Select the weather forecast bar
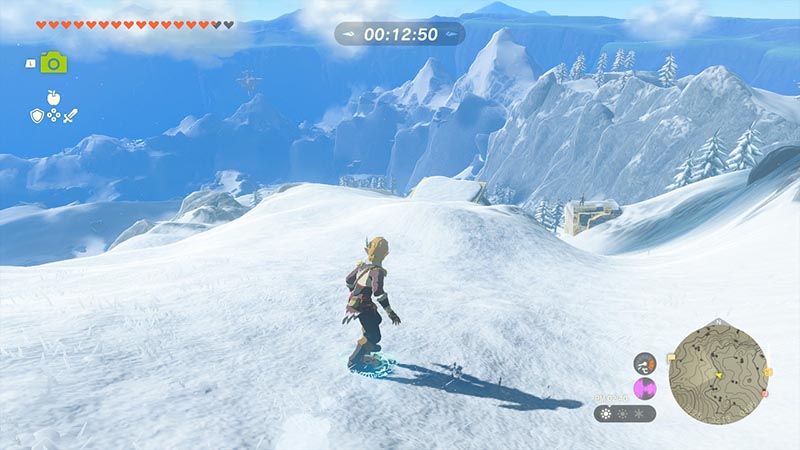This screenshot has width=800, height=450. (x=625, y=413)
